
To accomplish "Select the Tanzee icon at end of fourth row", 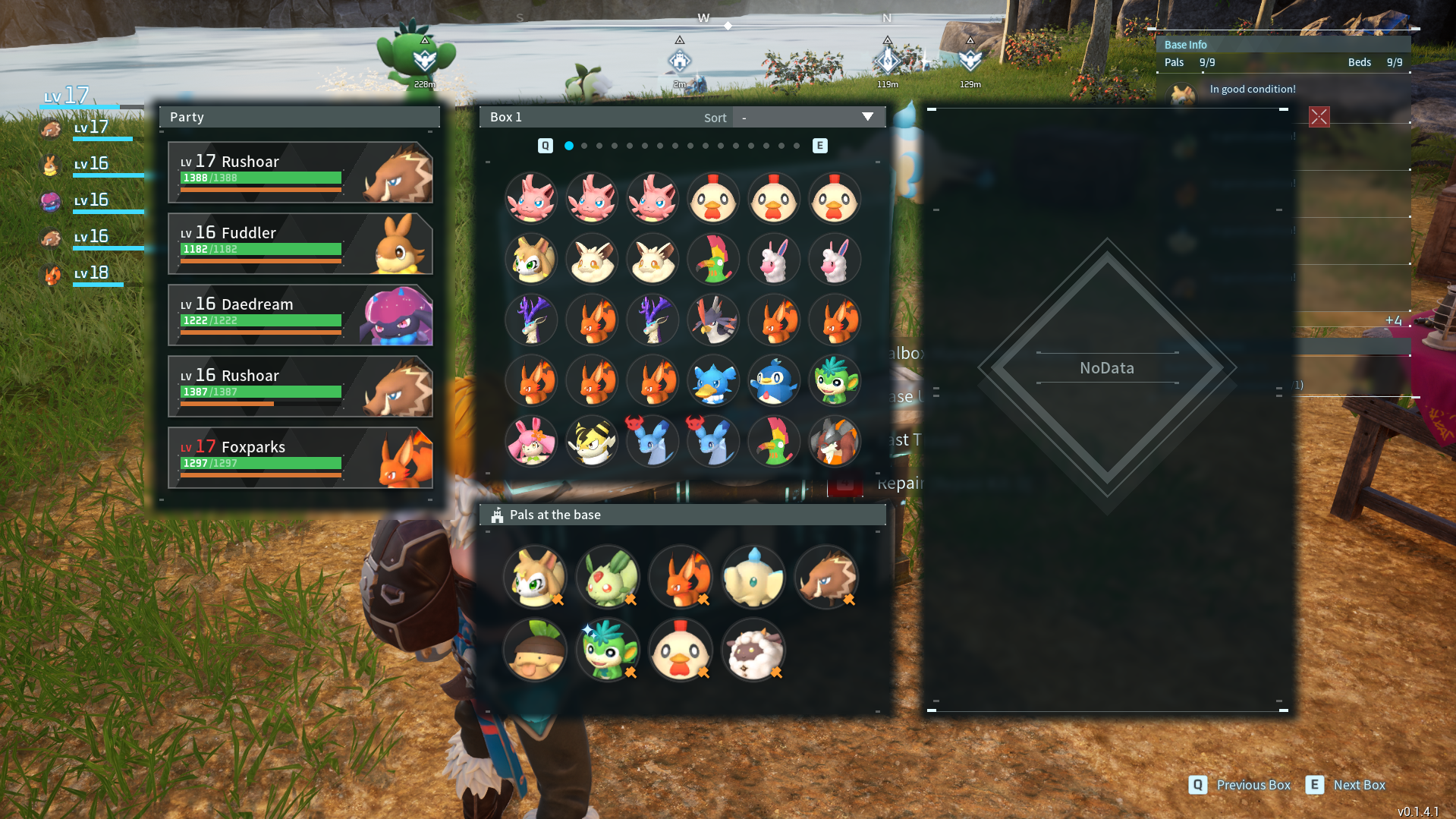I will [x=834, y=381].
